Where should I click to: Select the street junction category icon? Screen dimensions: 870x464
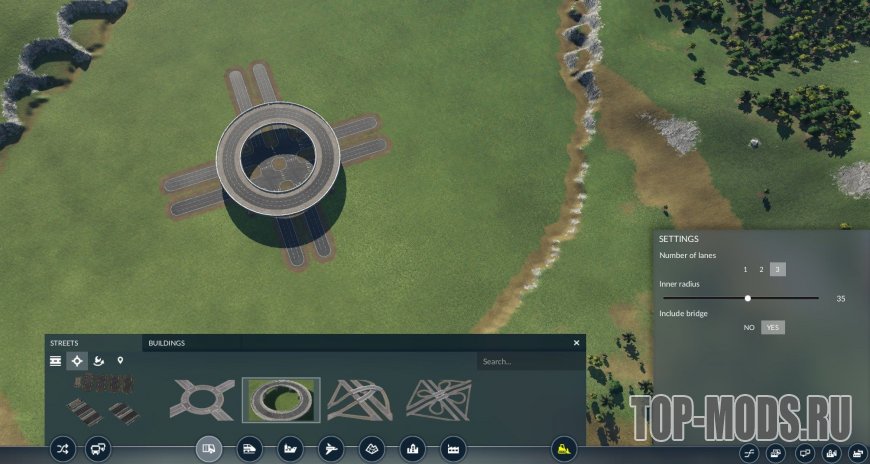click(77, 360)
